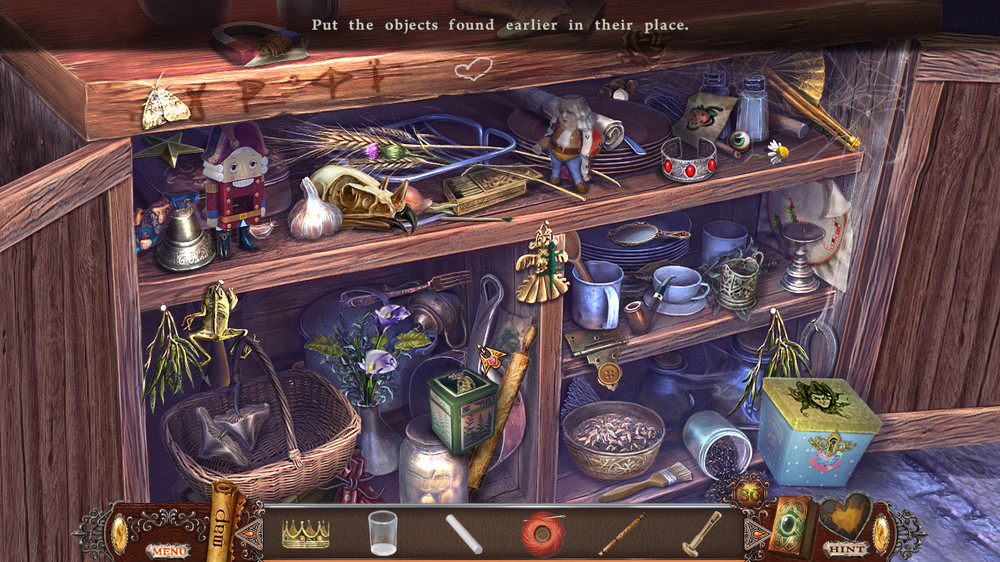Select the golden crown from inventory
The height and width of the screenshot is (562, 1000).
tap(306, 533)
